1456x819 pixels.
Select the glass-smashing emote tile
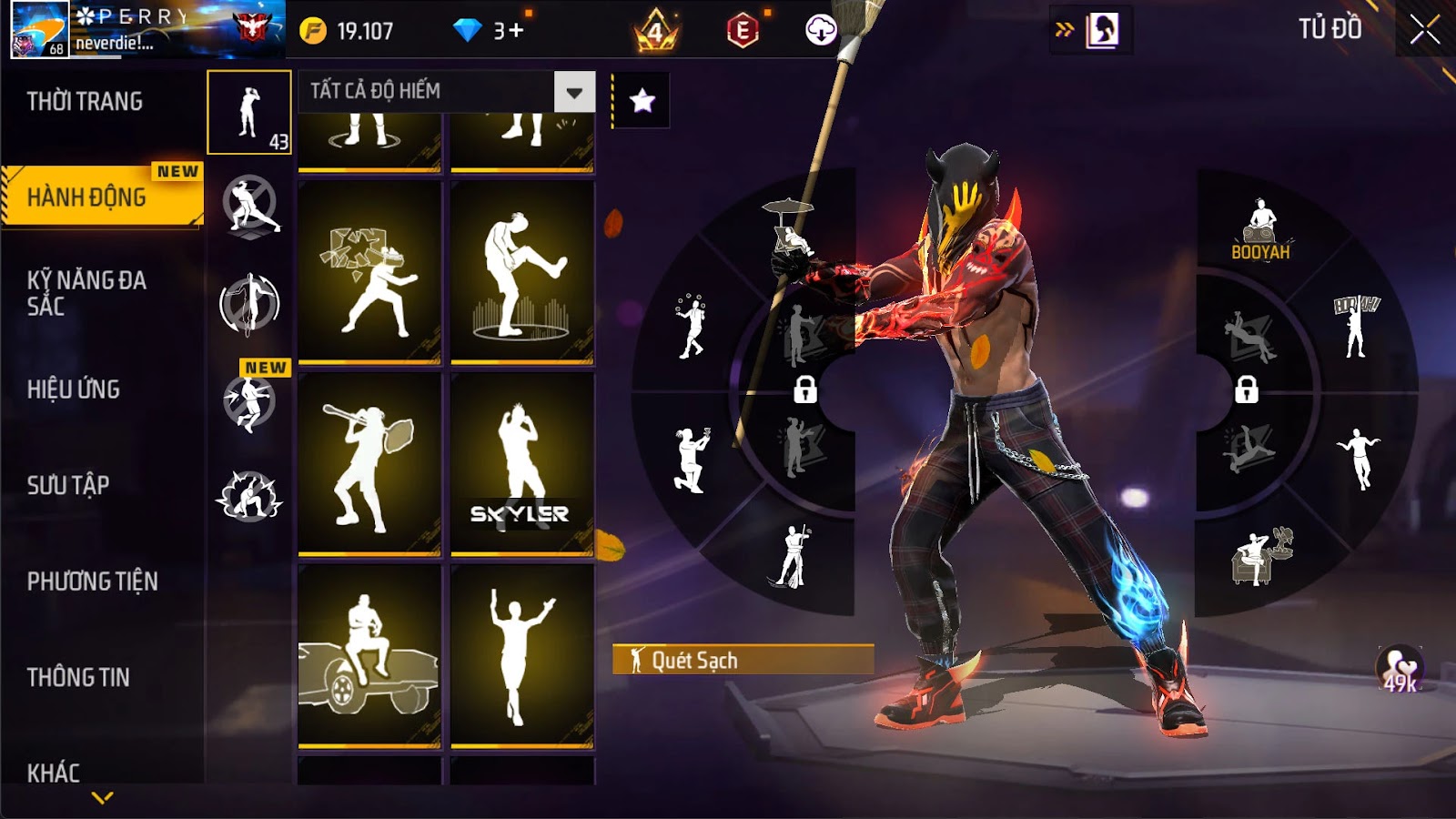tap(369, 272)
